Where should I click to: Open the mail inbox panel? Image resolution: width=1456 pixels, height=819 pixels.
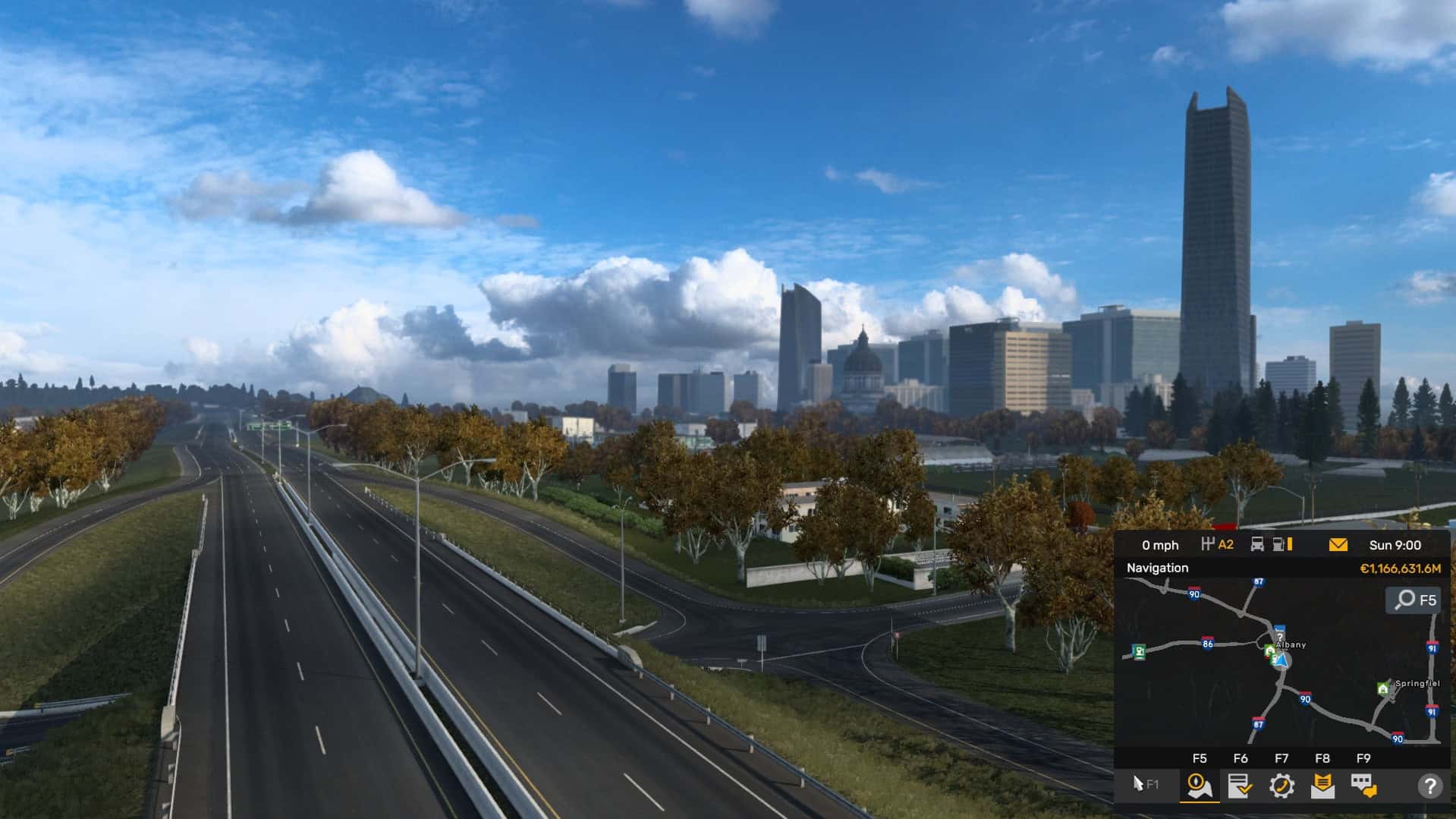[x=1323, y=786]
